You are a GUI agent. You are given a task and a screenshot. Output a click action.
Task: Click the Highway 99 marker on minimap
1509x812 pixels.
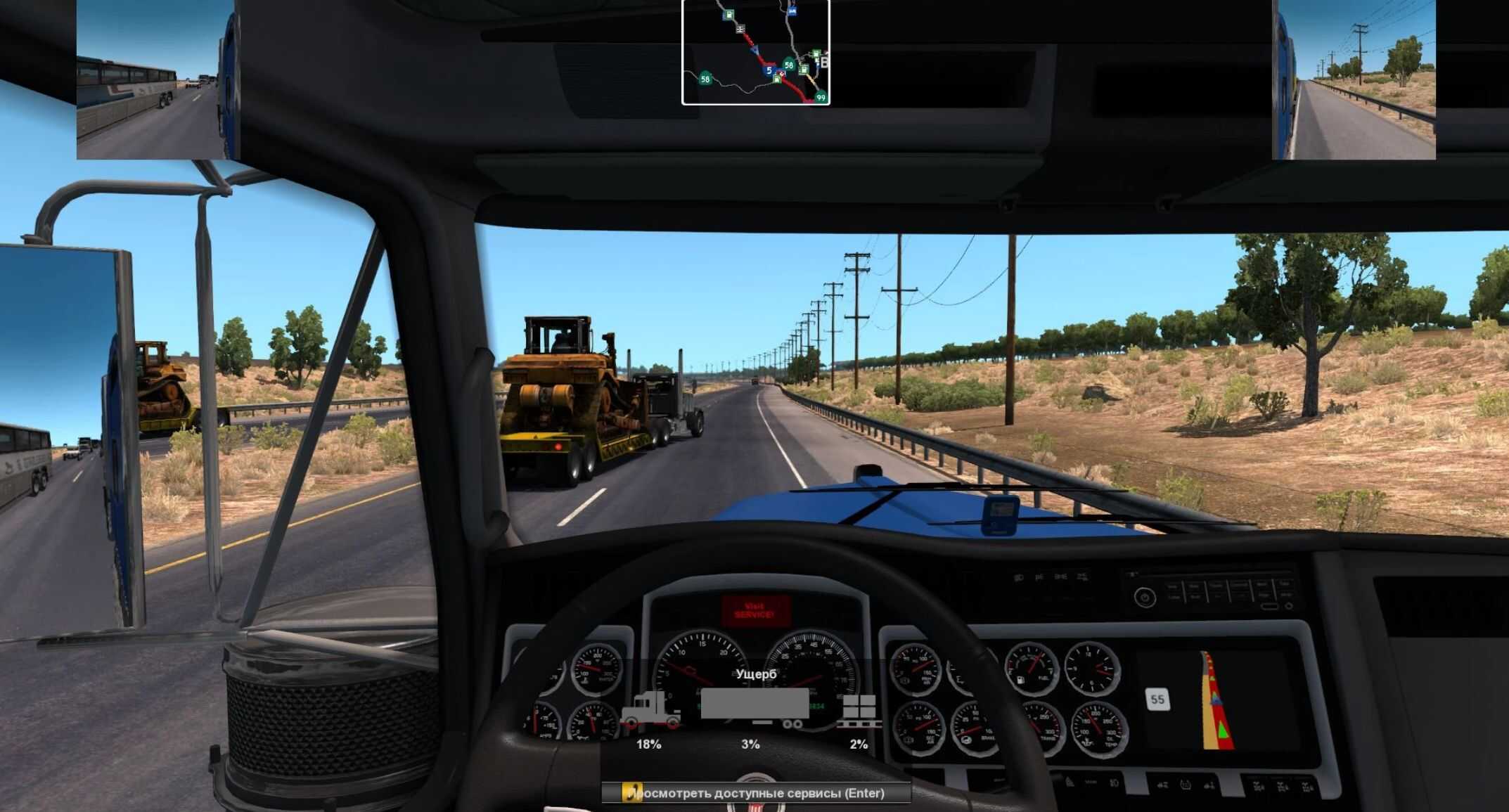pos(820,97)
